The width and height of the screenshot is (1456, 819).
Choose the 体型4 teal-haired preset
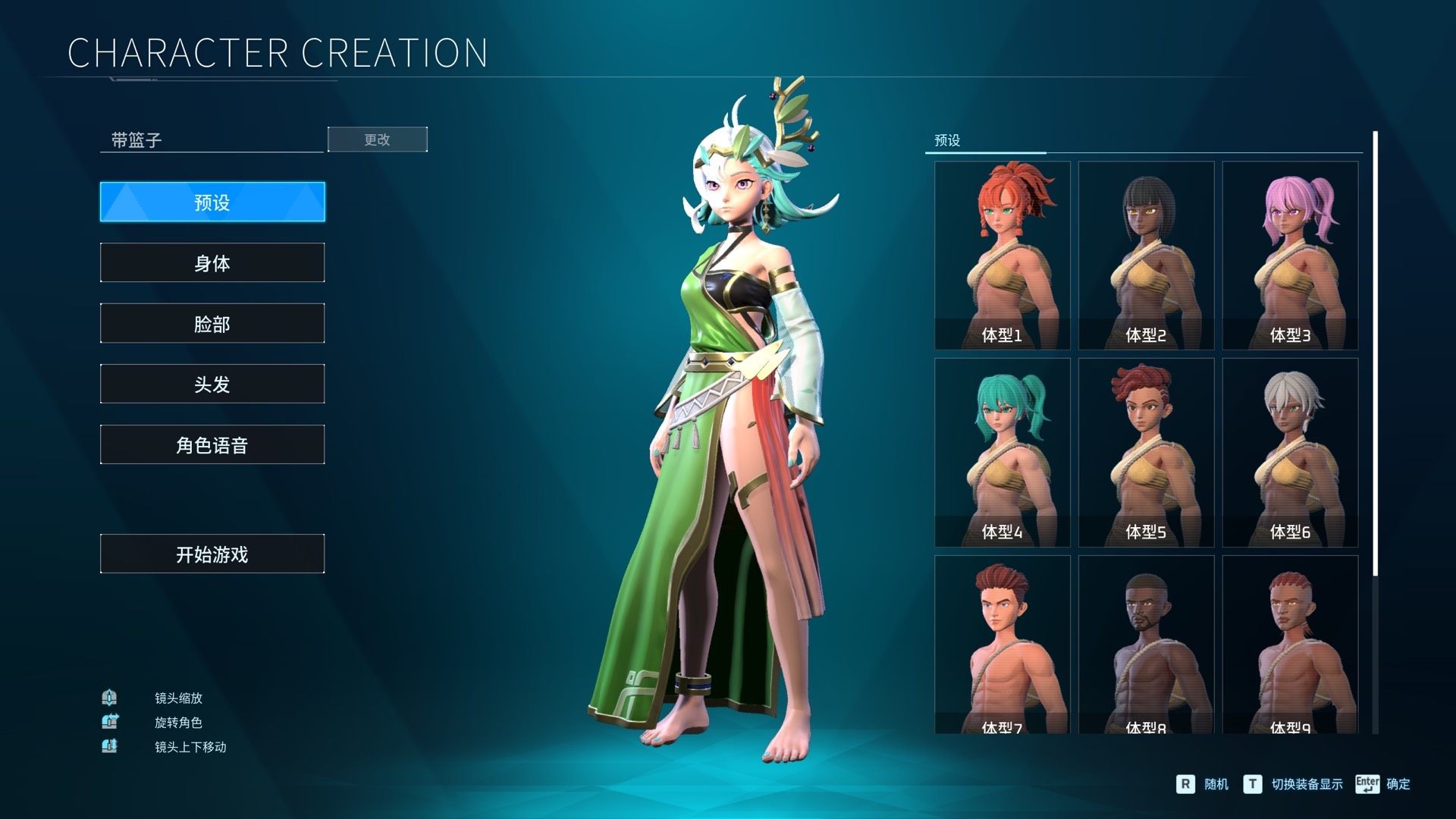(x=1002, y=452)
